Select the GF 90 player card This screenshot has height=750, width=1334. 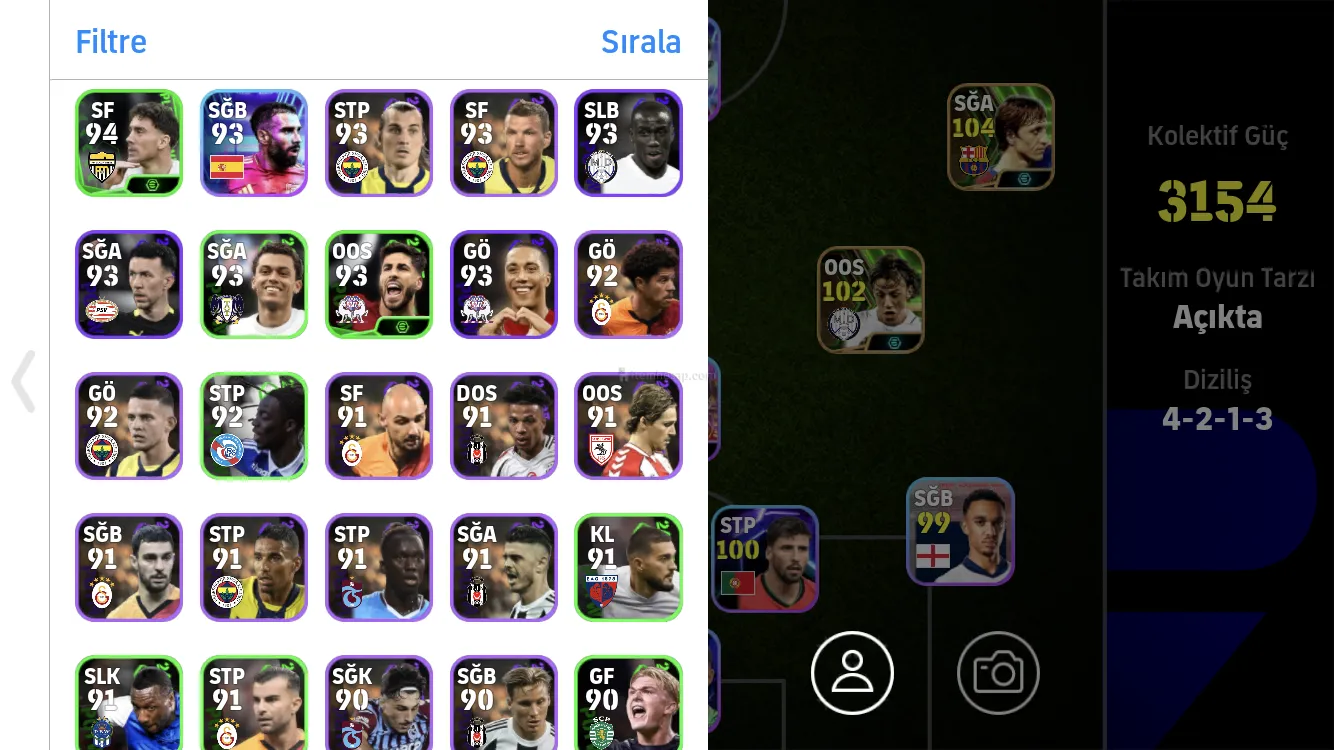[628, 702]
